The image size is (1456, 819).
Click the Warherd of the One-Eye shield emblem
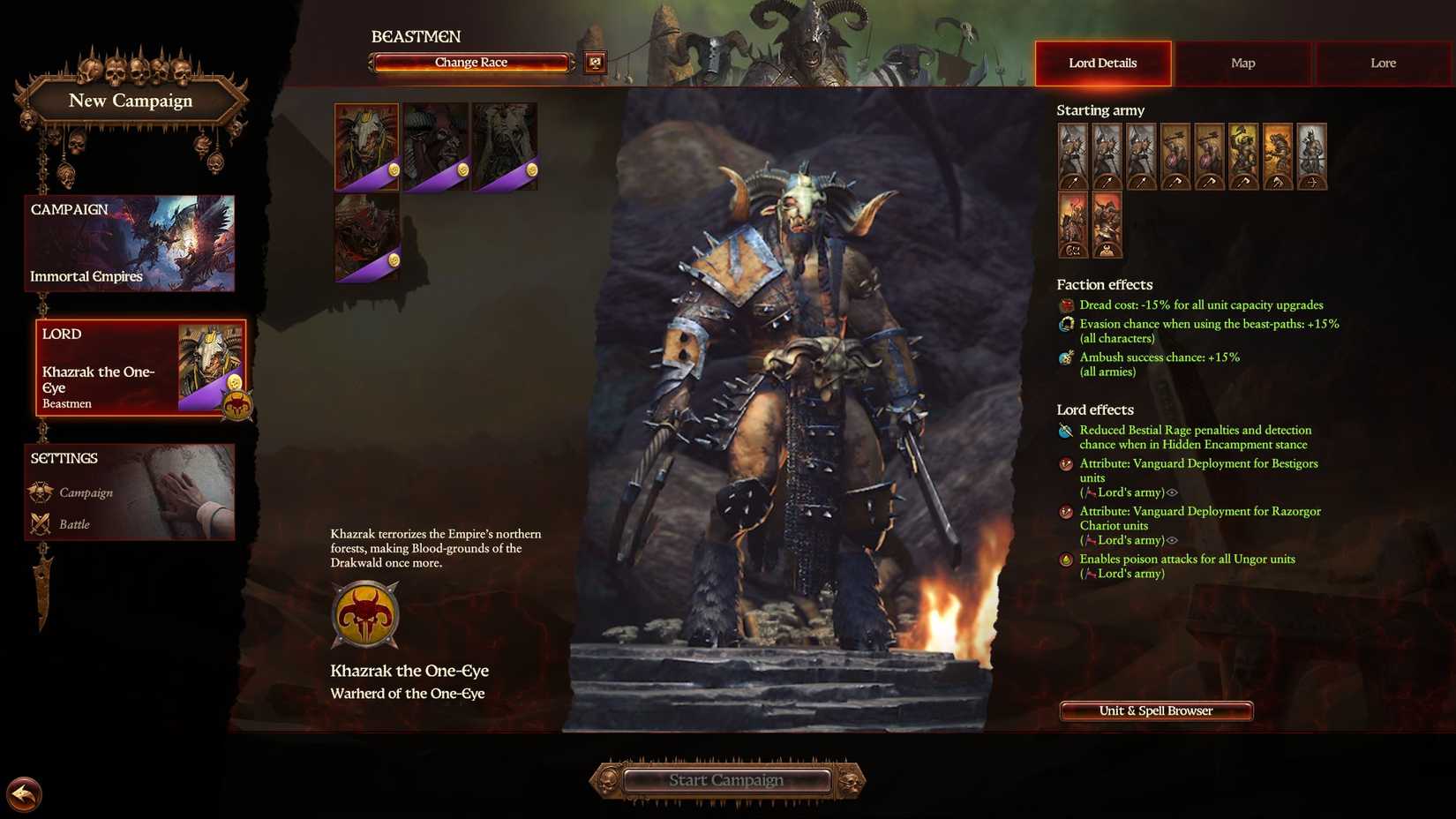click(x=364, y=615)
